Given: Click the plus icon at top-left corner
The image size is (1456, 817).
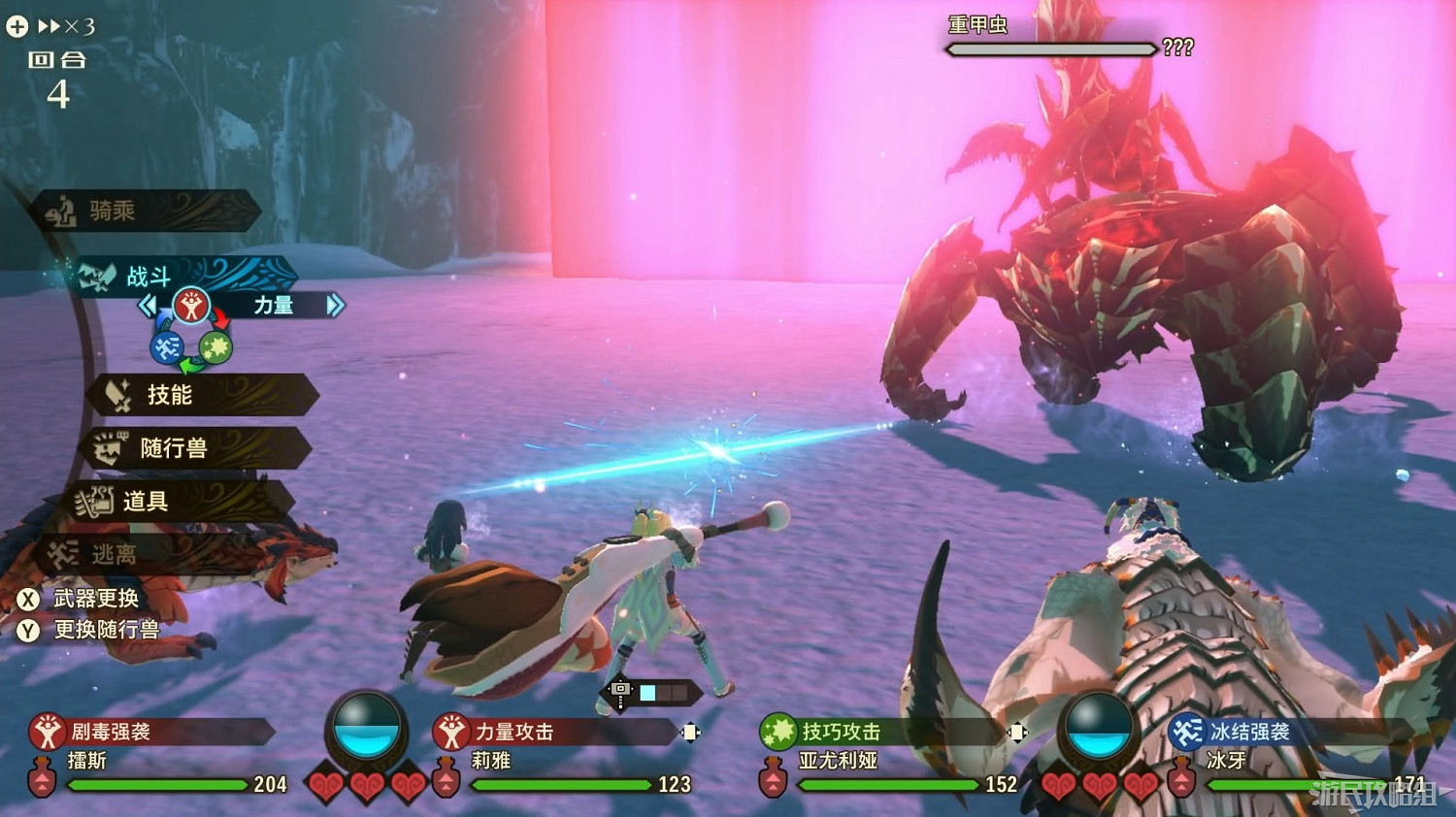Looking at the screenshot, I should tap(16, 25).
